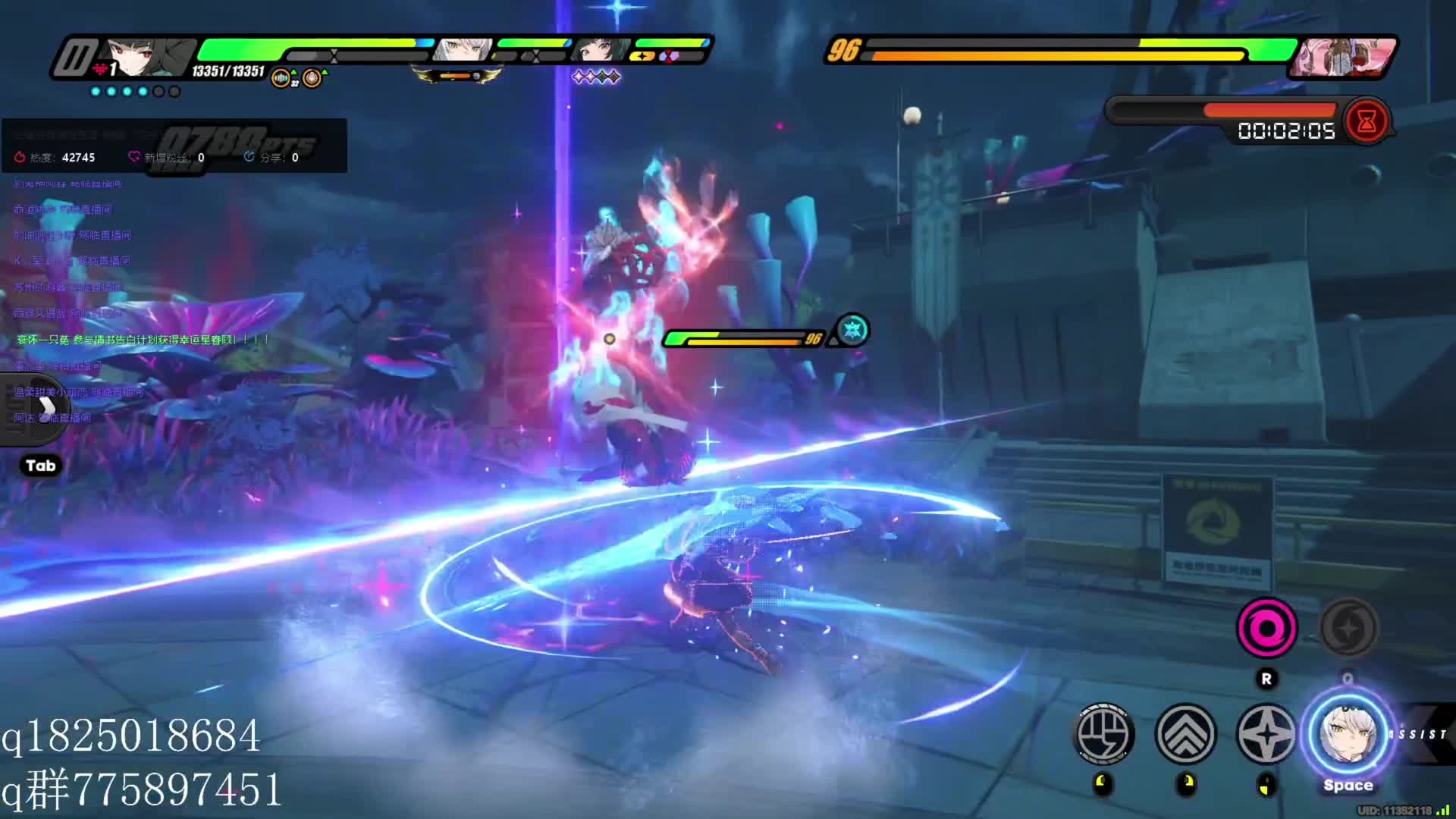Switch to the green-haired teammate portrait
1456x819 pixels.
(598, 50)
